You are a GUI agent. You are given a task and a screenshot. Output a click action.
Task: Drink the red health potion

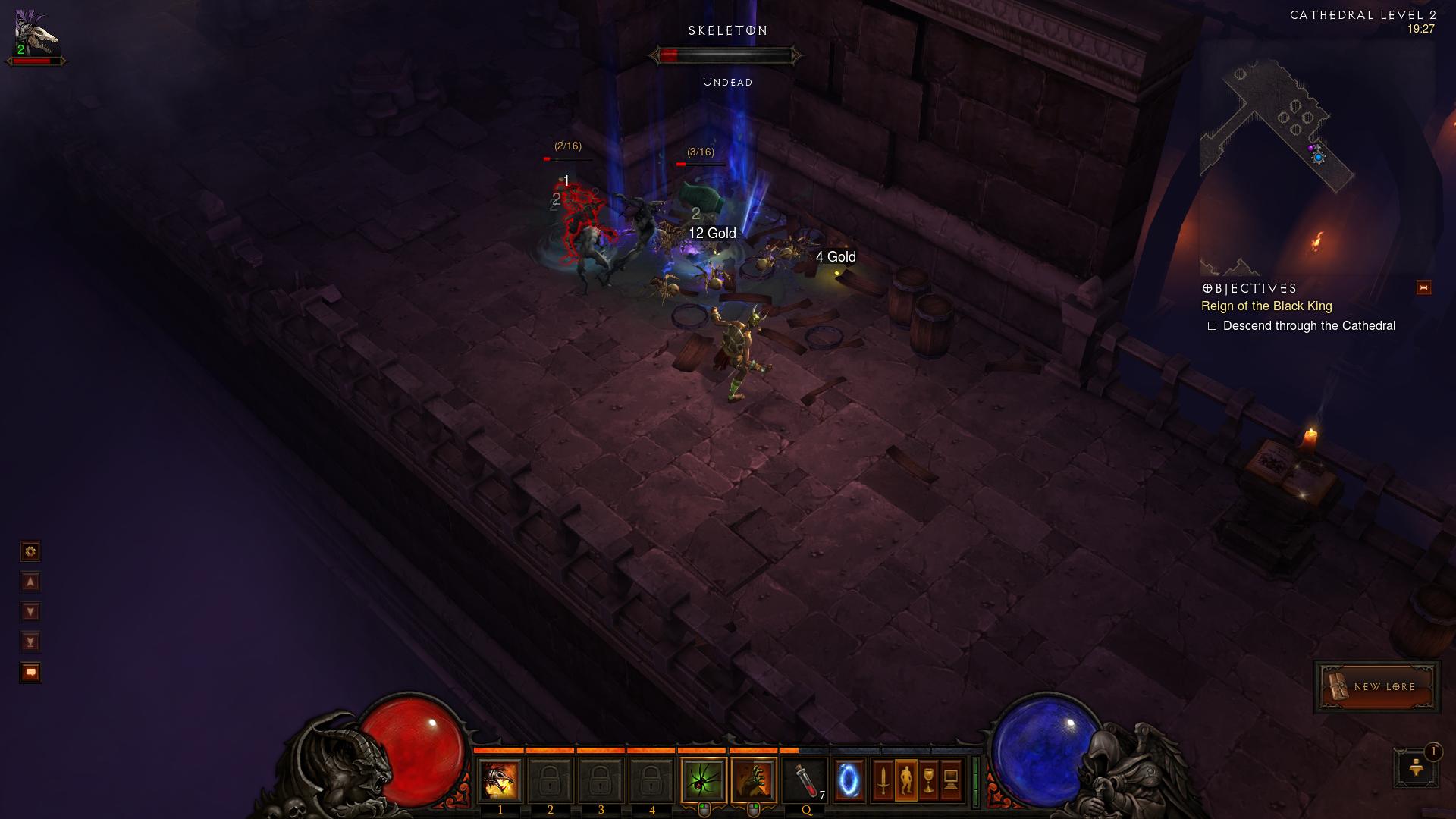(x=805, y=780)
